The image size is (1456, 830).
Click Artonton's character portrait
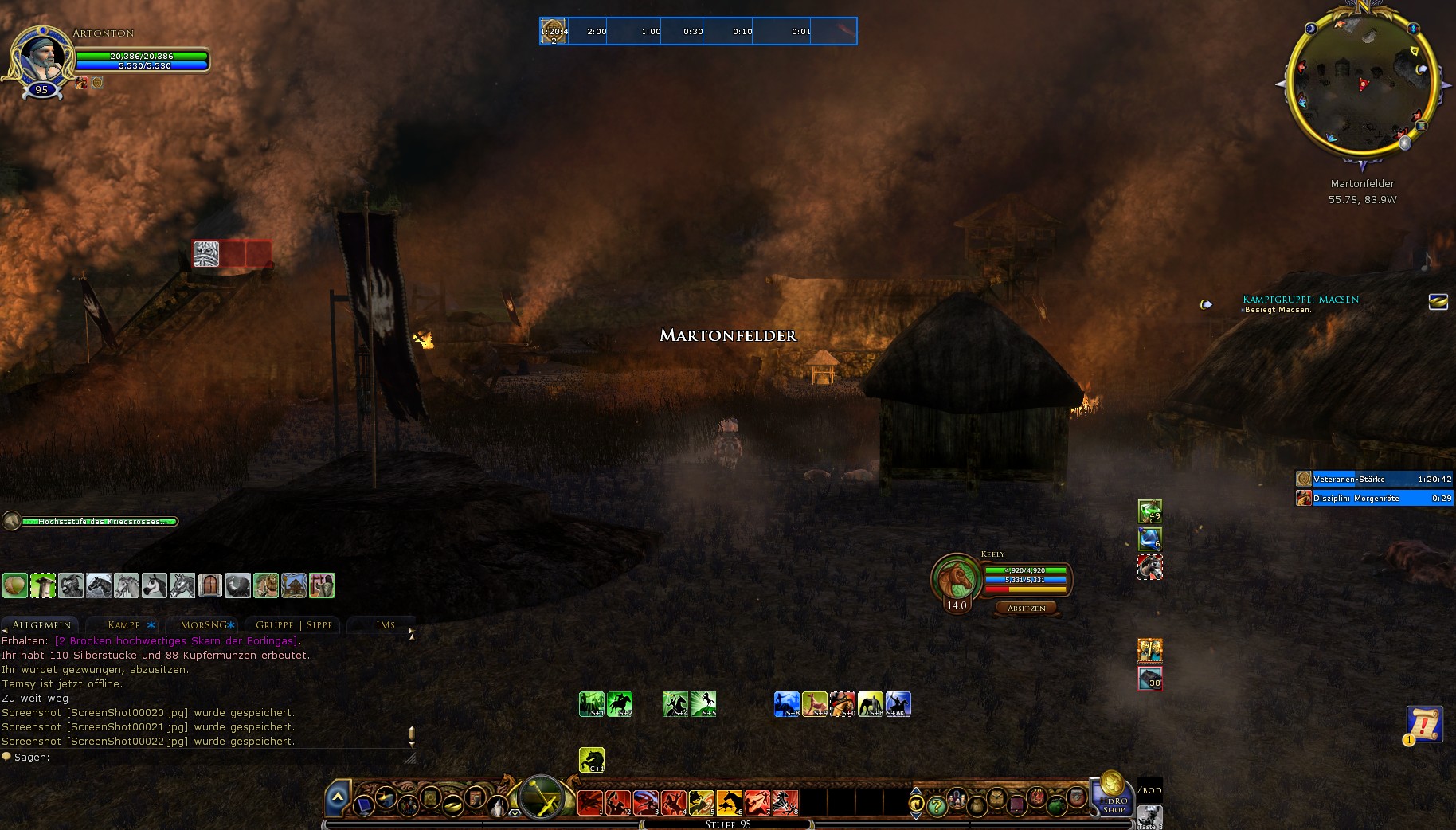pyautogui.click(x=40, y=56)
